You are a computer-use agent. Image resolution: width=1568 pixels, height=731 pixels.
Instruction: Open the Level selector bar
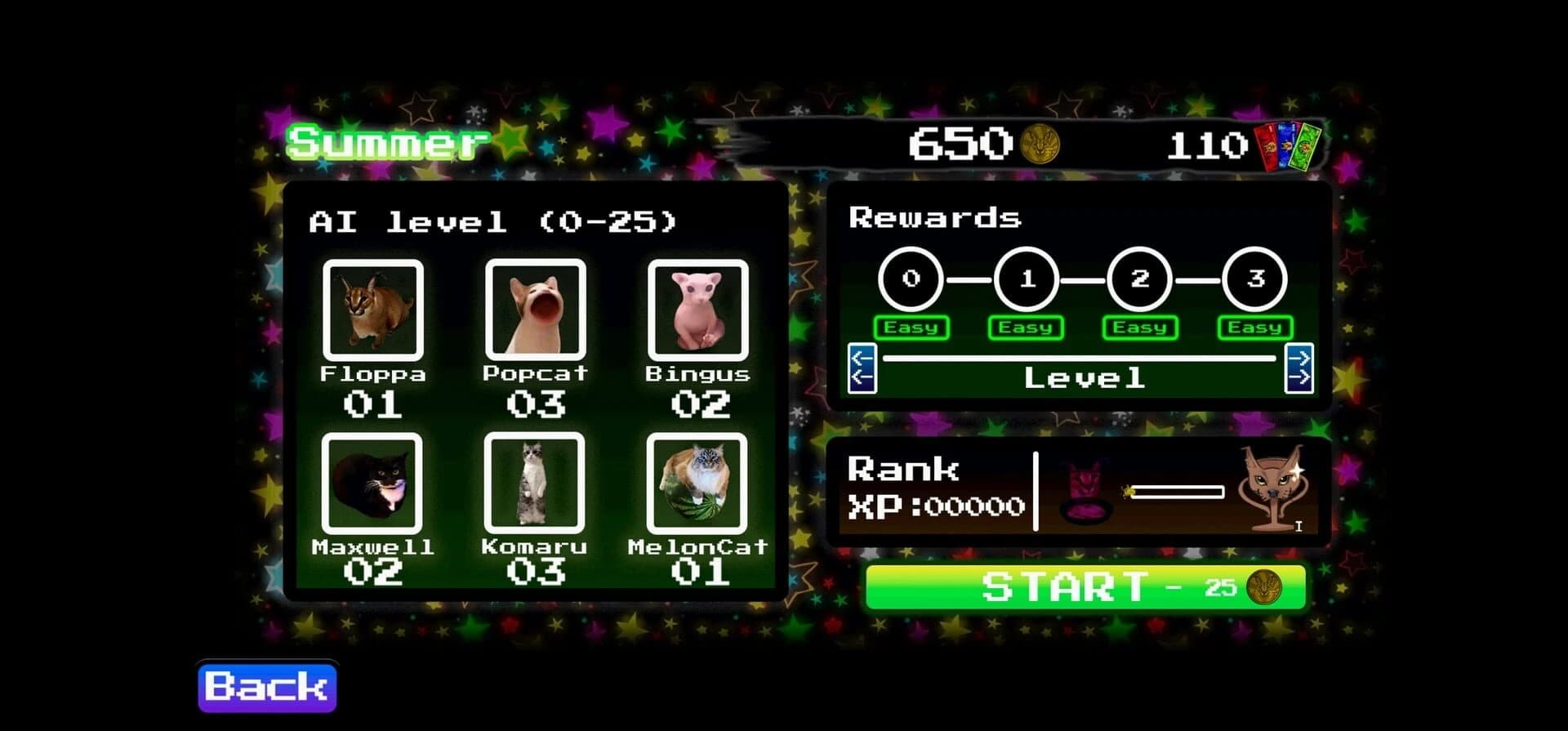(x=1082, y=376)
